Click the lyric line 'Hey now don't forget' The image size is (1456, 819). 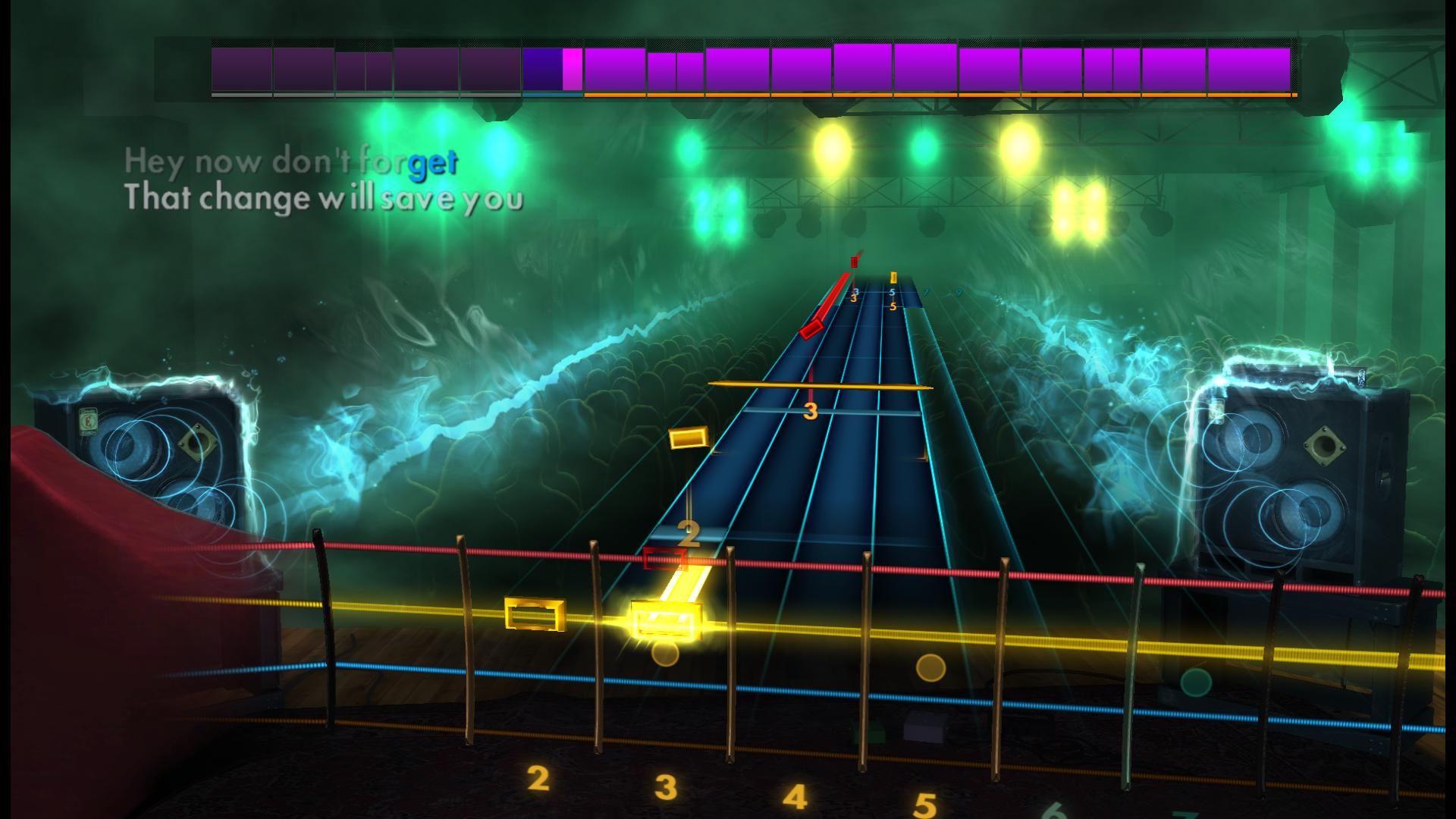click(292, 161)
